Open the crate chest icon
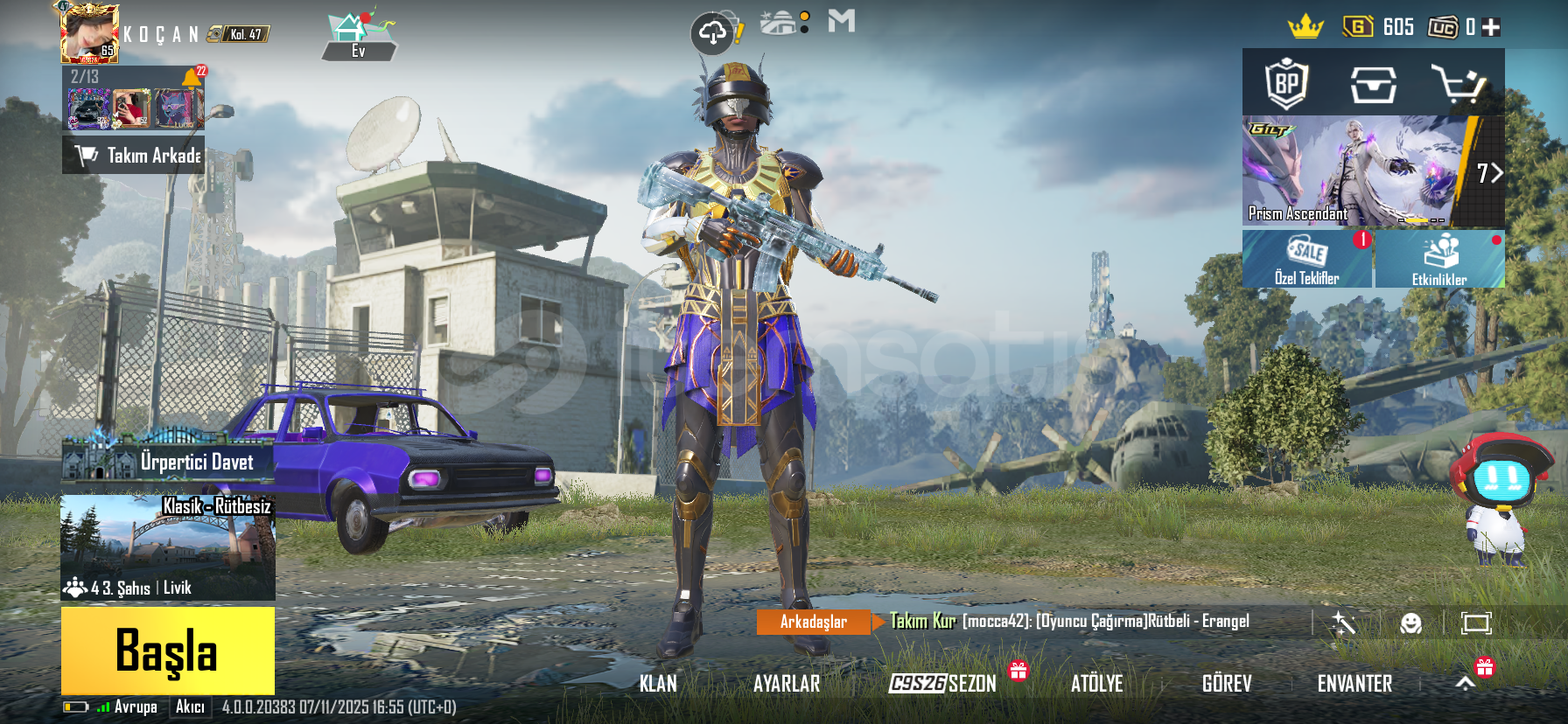The width and height of the screenshot is (1568, 724). click(1373, 84)
